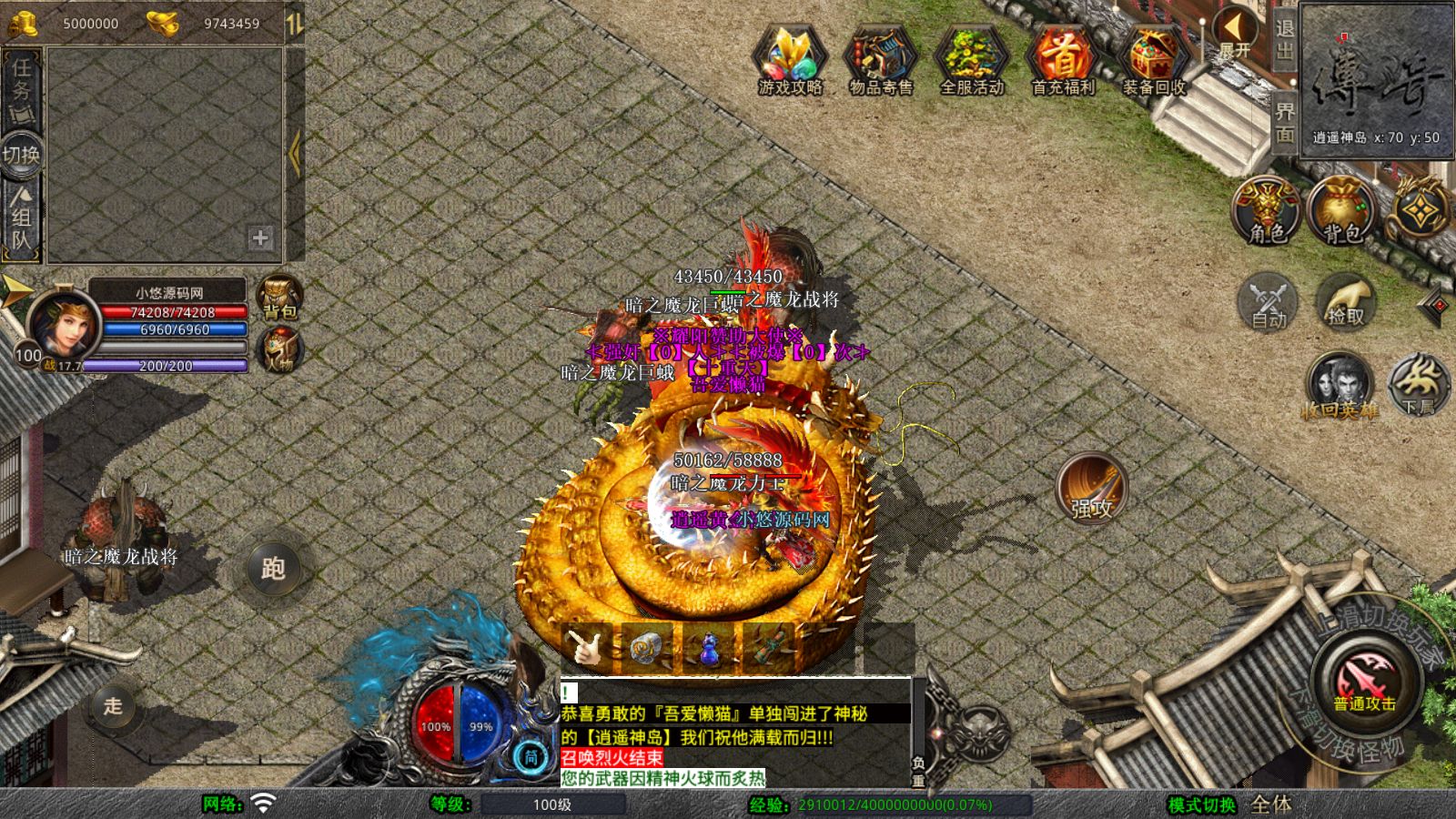Switch to 跑 run mode
1456x819 pixels.
pos(273,569)
